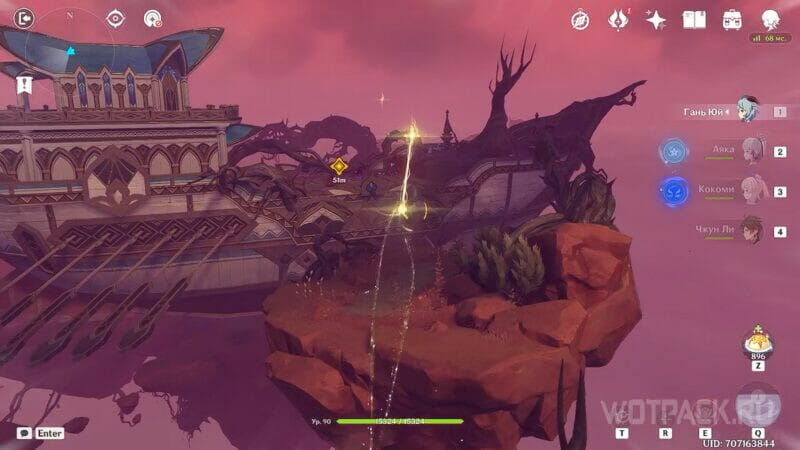Open the backpack inventory

(732, 19)
